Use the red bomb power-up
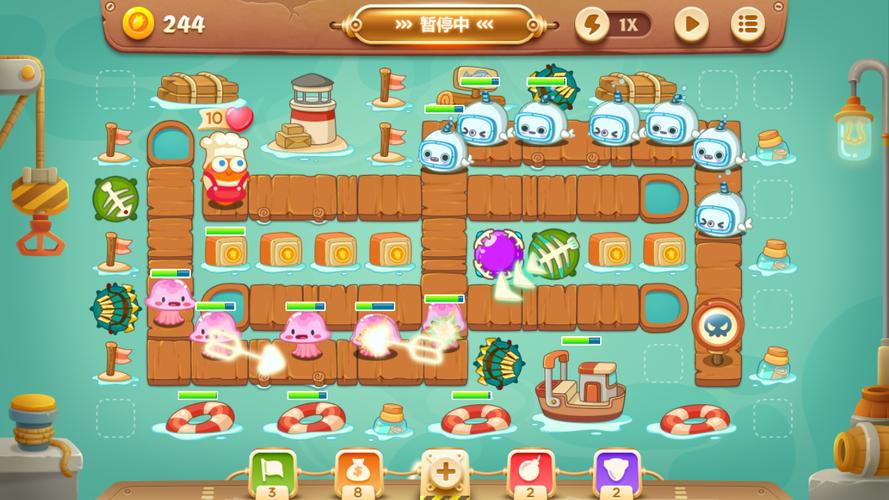Viewport: 889px width, 500px height. (x=531, y=470)
